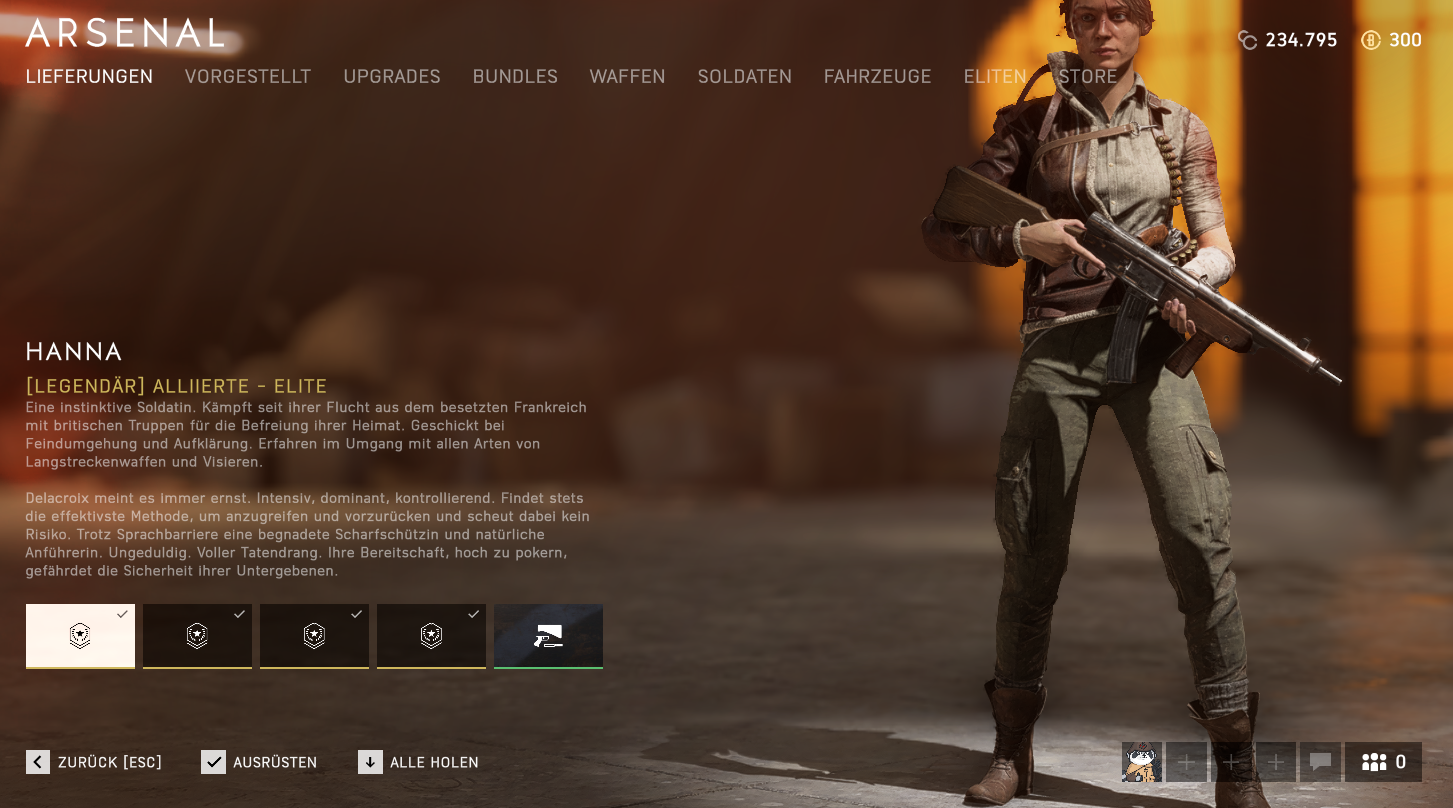Screen dimensions: 1453x808
Task: Choose the weapon item tile with green underline
Action: pyautogui.click(x=548, y=636)
